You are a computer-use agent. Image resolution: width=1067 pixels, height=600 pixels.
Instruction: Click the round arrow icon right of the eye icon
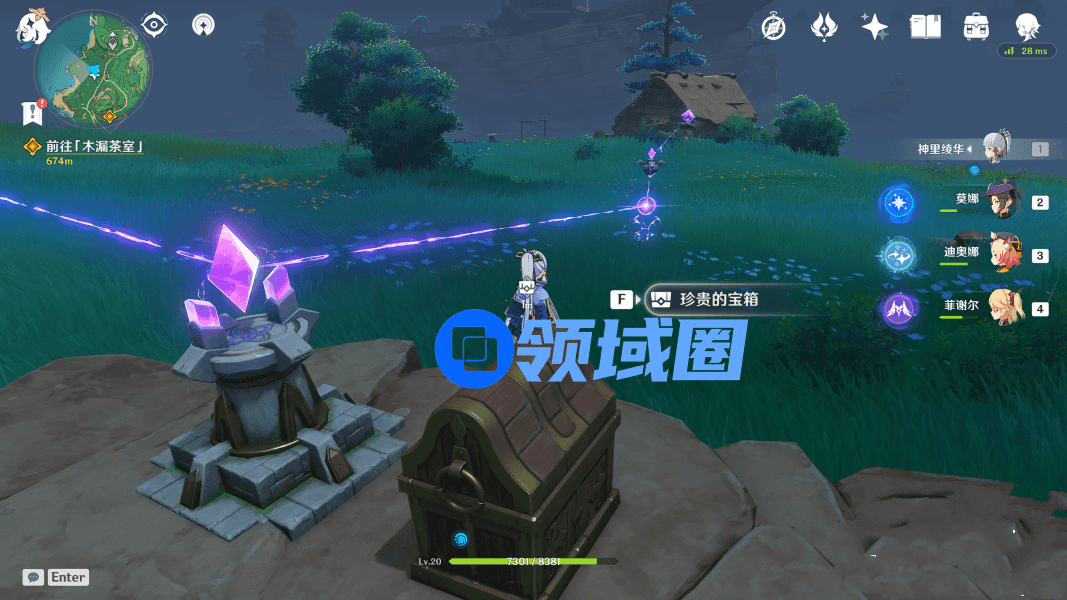[203, 24]
